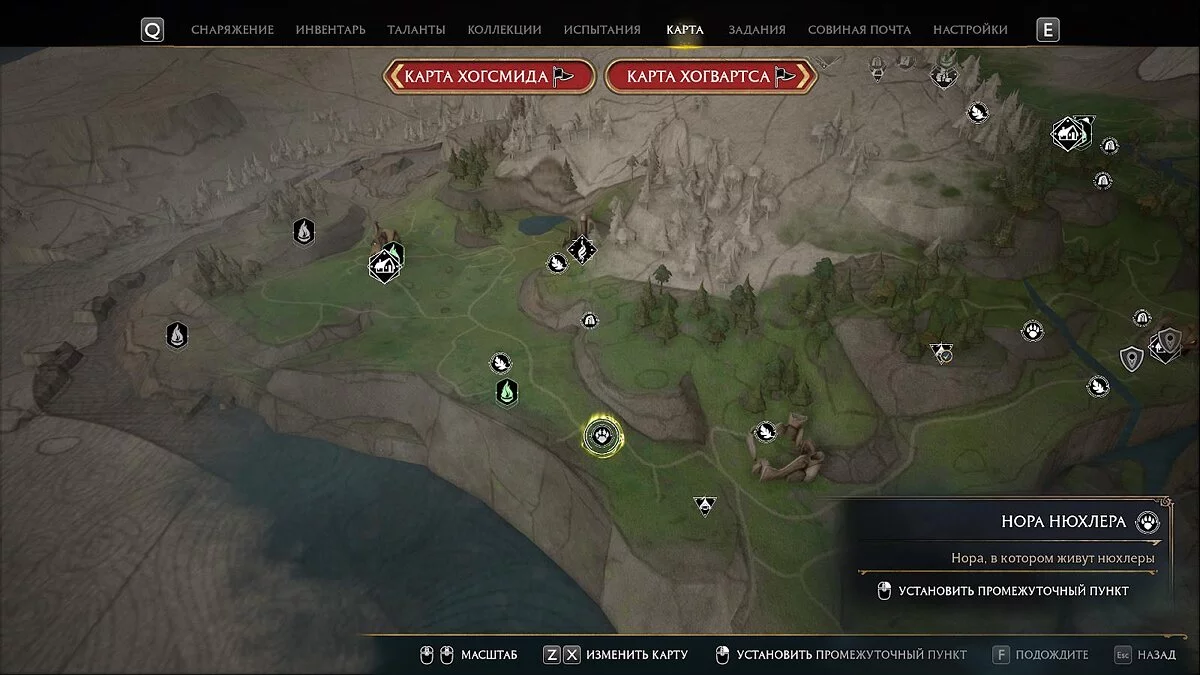Click the Установить промежуточный пункт option in tooltip
The height and width of the screenshot is (675, 1200).
[1013, 591]
